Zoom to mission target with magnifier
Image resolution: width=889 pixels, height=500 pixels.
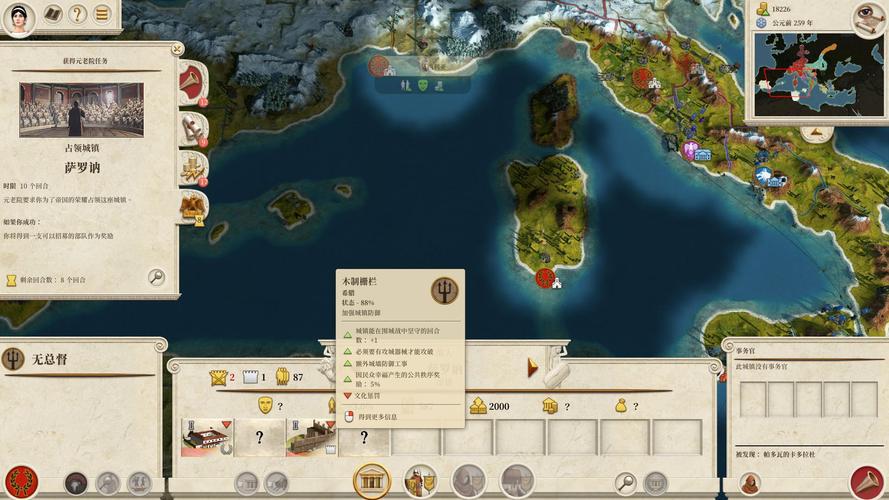tap(156, 277)
